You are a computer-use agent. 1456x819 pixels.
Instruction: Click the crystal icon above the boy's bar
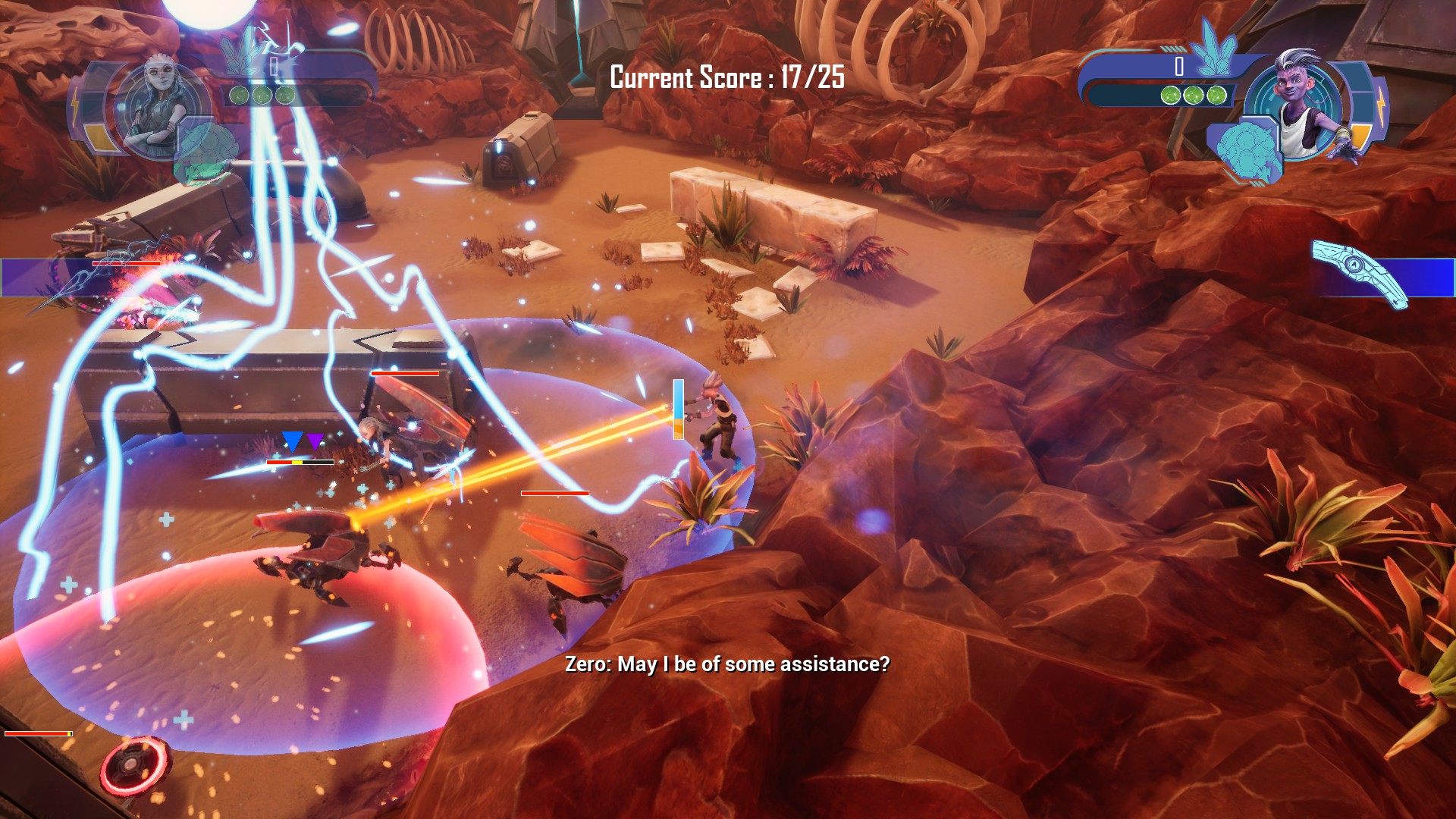coord(1213,47)
